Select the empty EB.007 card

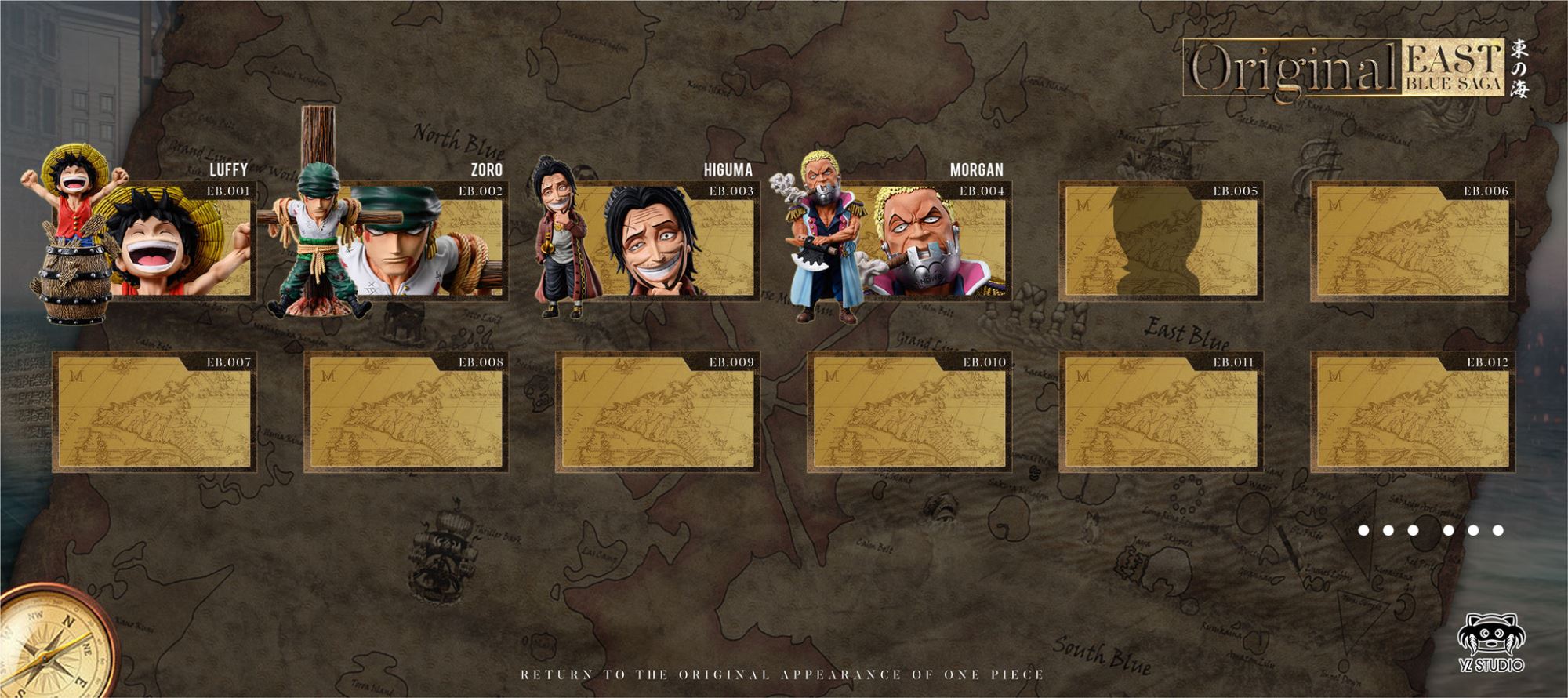(154, 413)
